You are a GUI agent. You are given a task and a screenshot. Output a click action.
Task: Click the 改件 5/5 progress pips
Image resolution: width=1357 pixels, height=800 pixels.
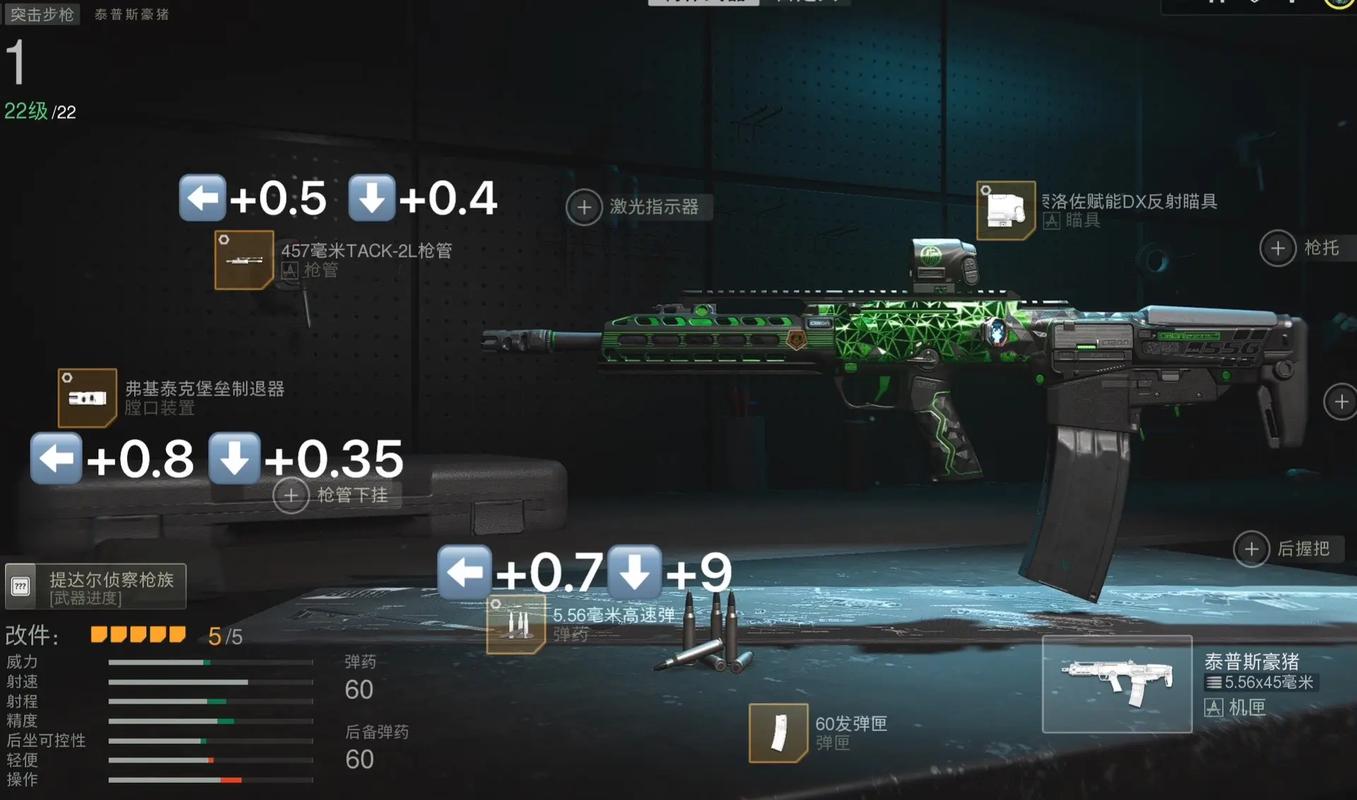point(137,633)
